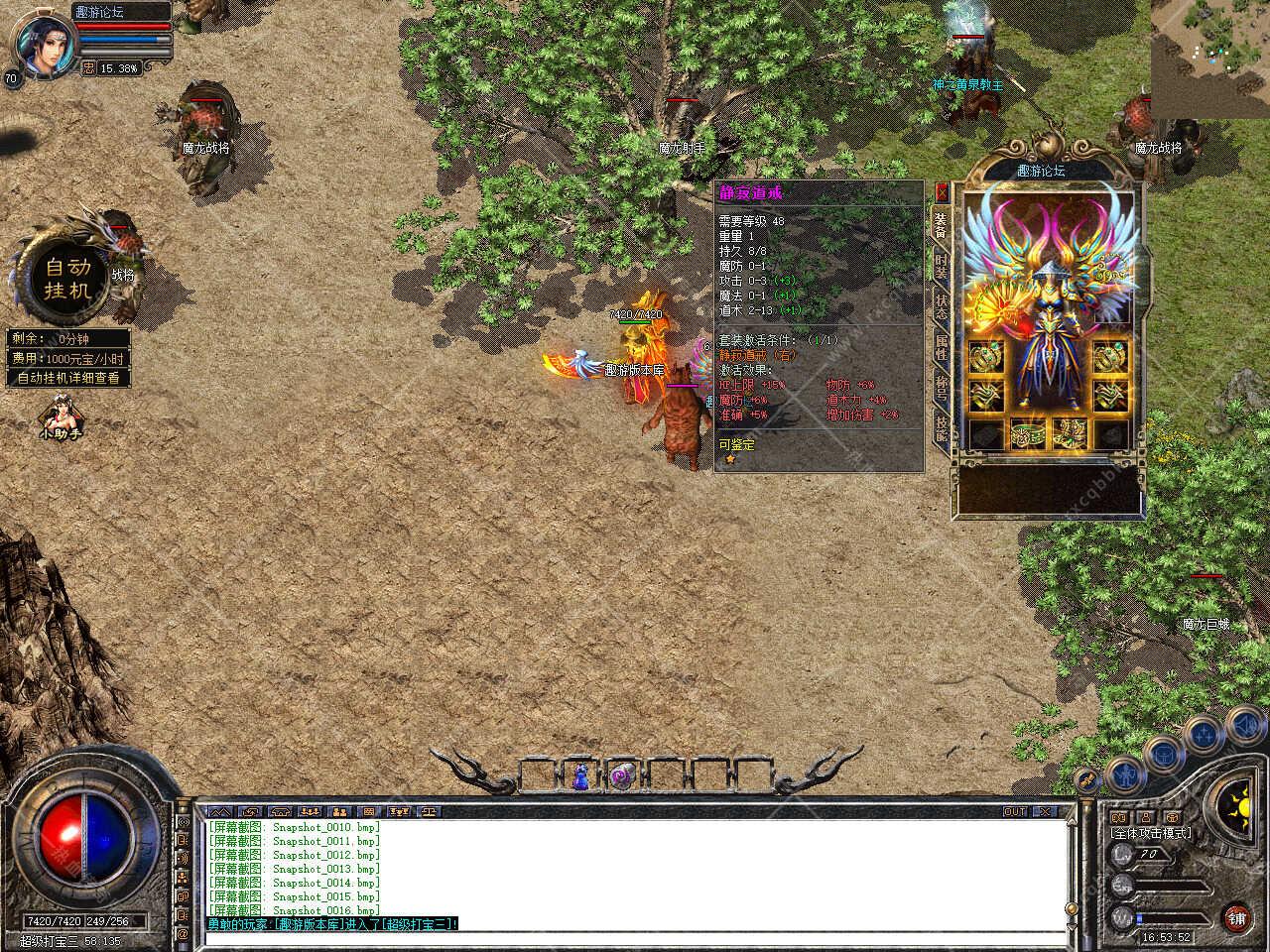The image size is (1270, 952).
Task: Close the character equipment panel
Action: [942, 192]
